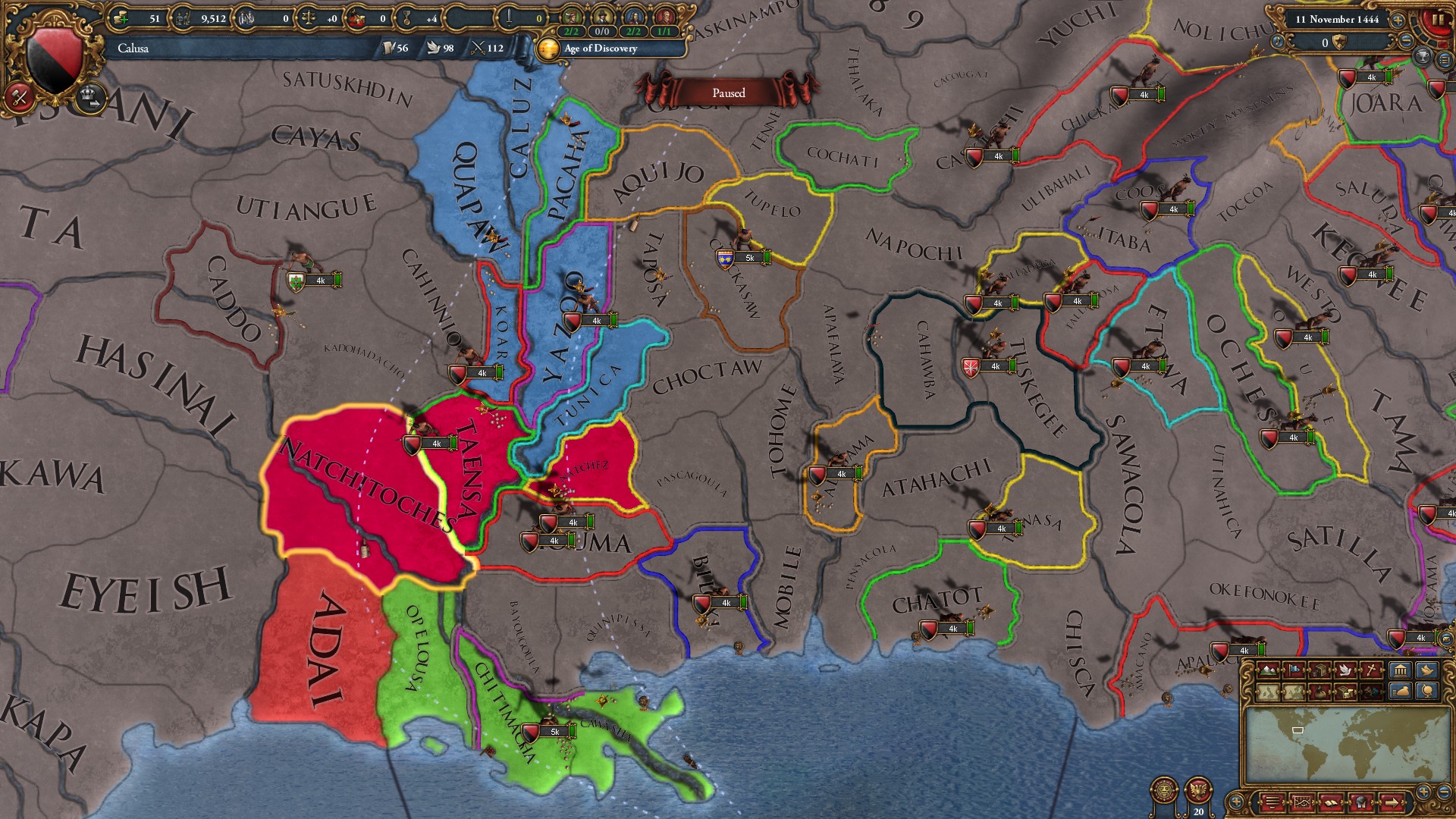Open the ledger with graph icon
Screen dimensions: 1456x819
(x=1303, y=802)
